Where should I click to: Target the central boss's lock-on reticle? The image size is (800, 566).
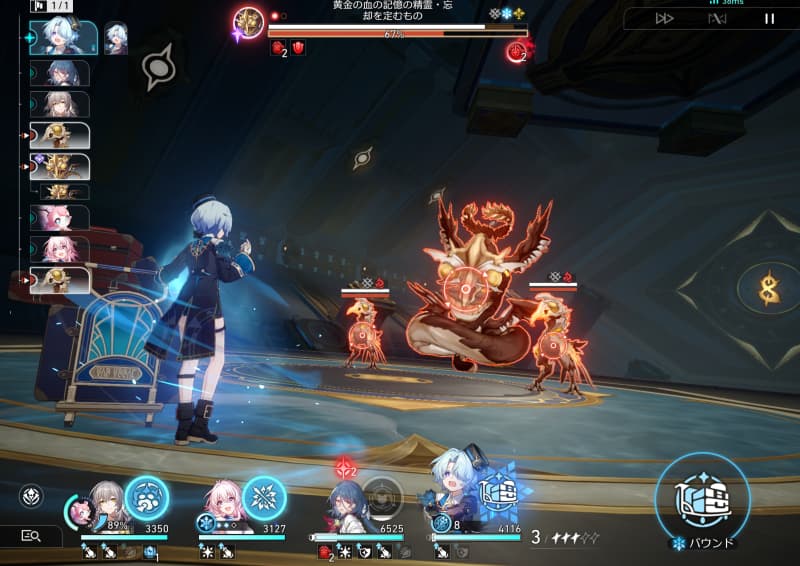point(466,288)
